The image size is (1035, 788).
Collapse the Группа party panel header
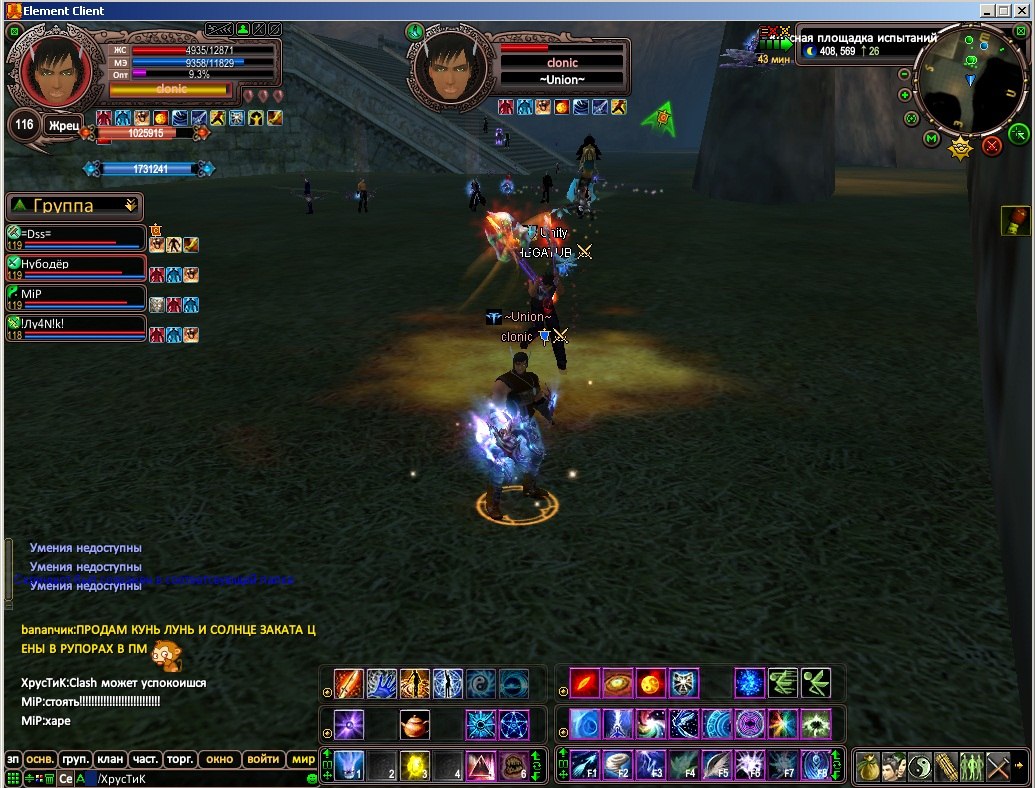[x=130, y=206]
